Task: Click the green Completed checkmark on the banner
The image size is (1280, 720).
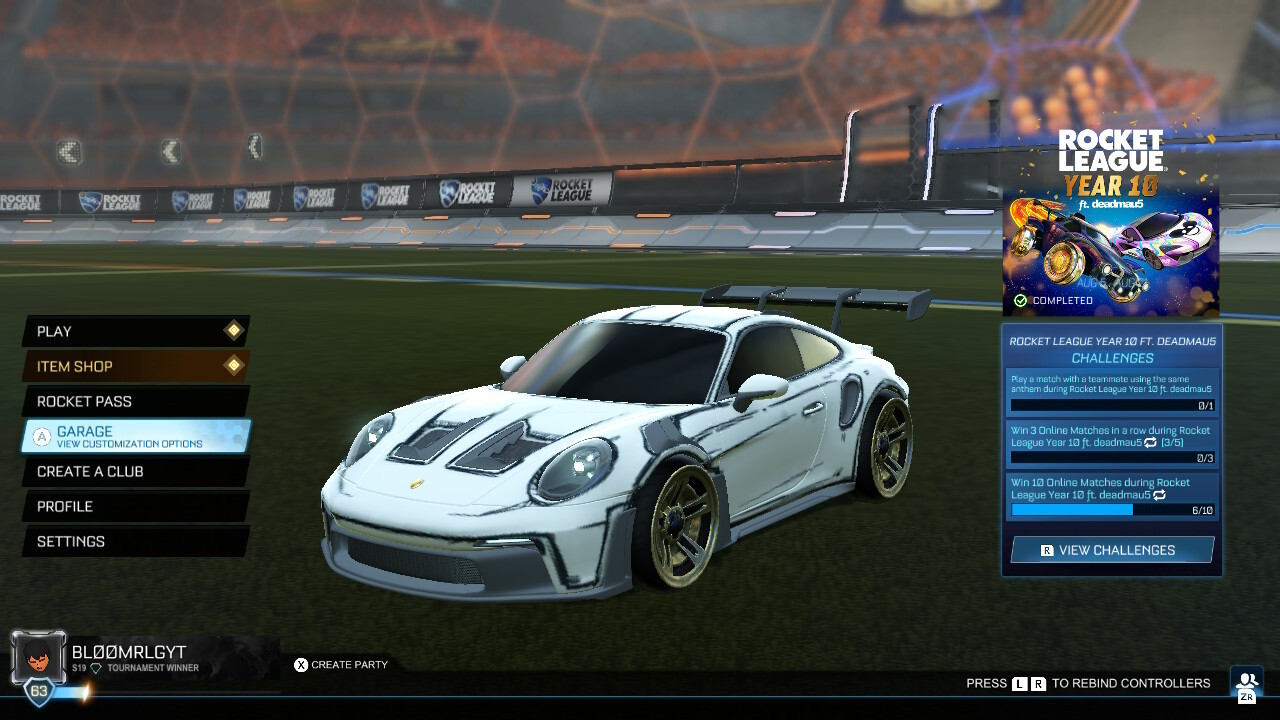Action: 1021,298
